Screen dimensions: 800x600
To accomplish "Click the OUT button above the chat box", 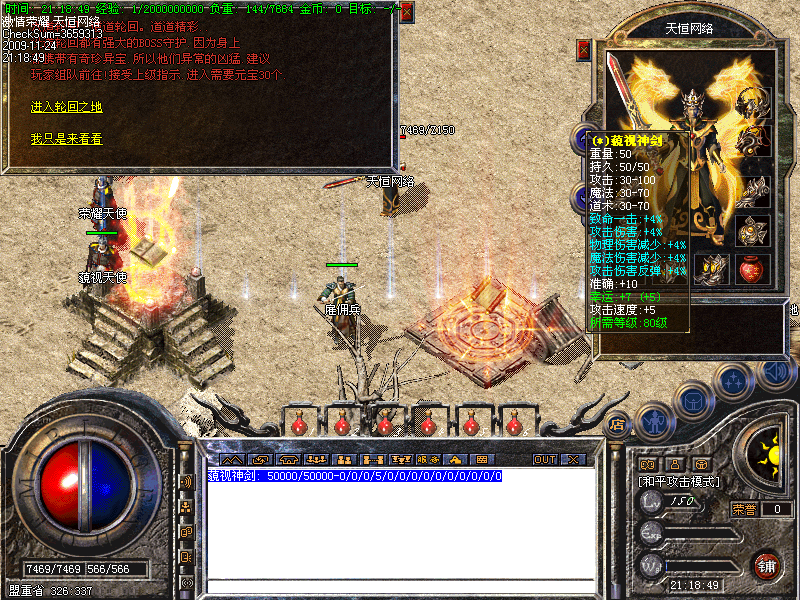I will [x=544, y=460].
